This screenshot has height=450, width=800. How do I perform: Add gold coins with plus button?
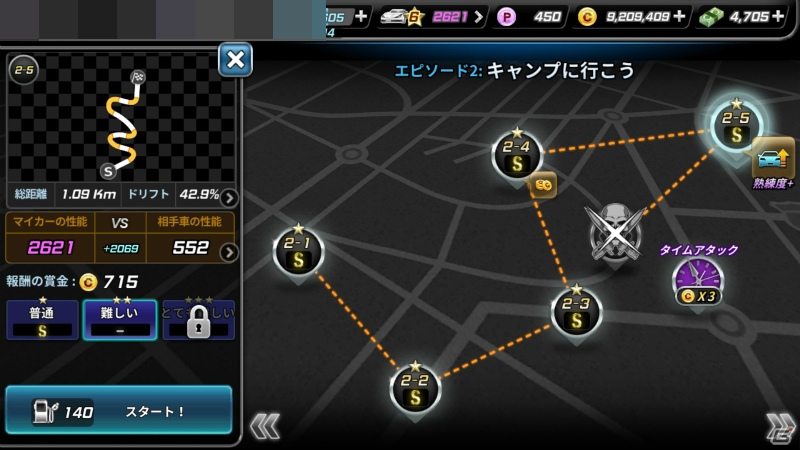(x=681, y=16)
